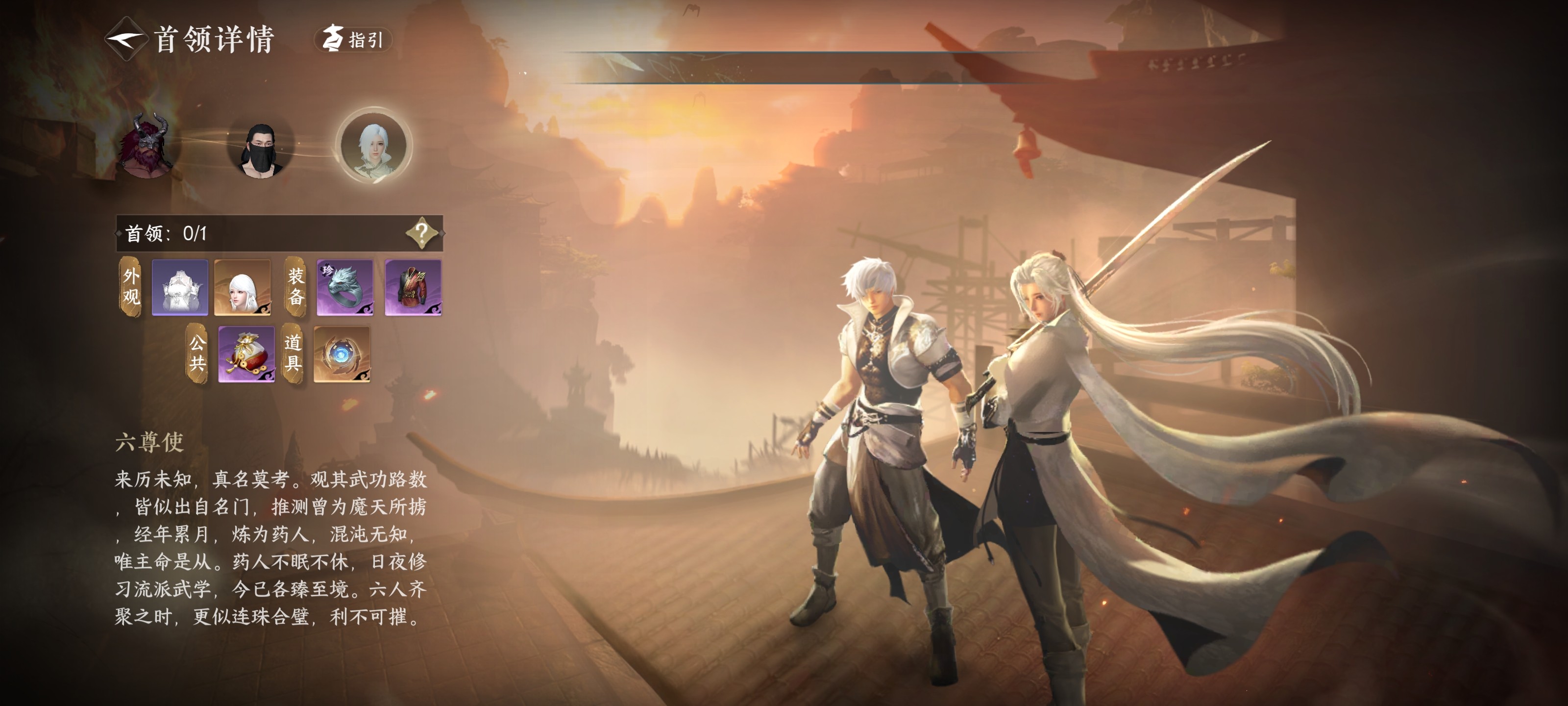View the white outfit appearance reward
This screenshot has width=1568, height=706.
coord(179,287)
